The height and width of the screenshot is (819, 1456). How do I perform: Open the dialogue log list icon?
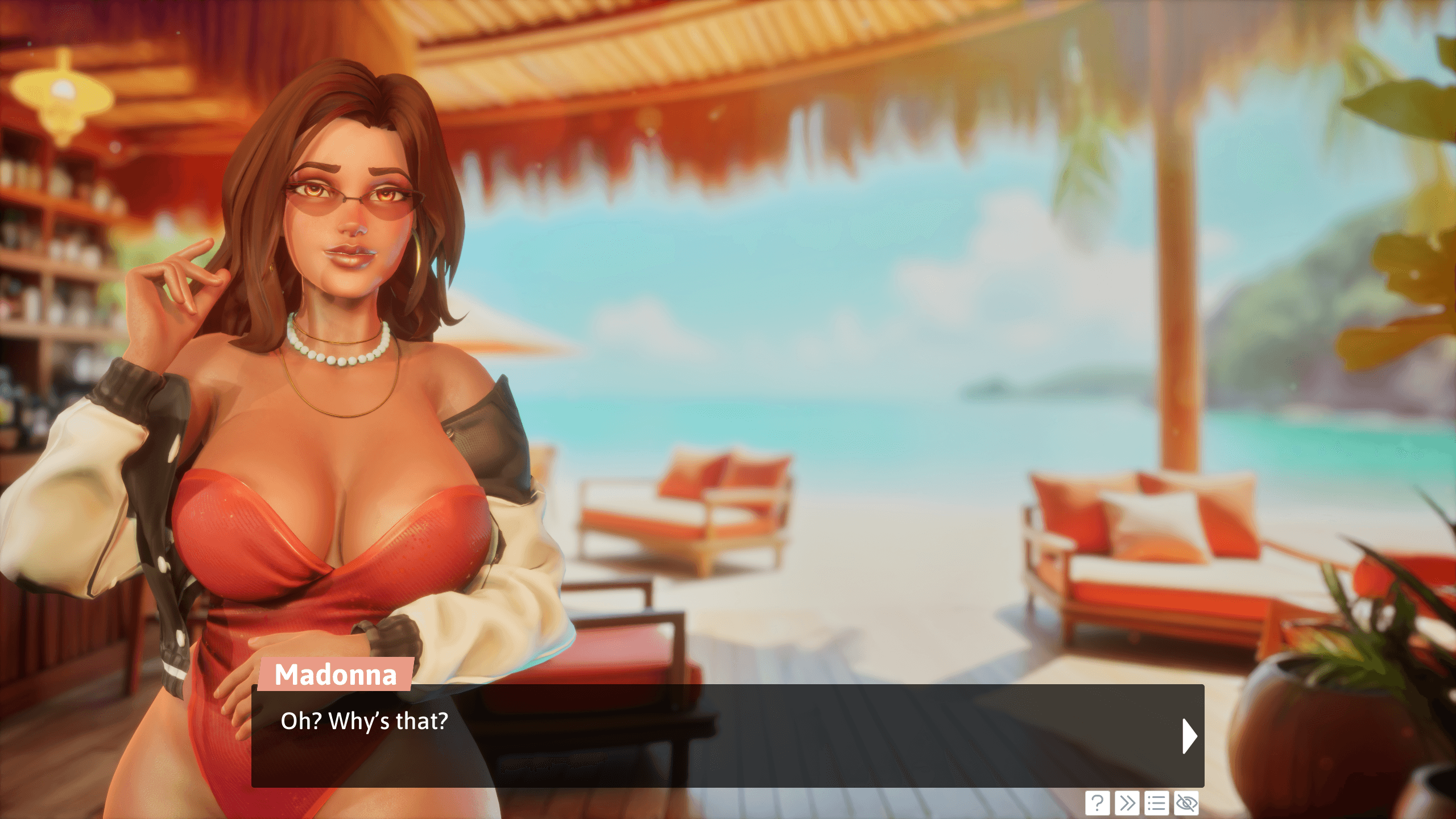pos(1156,803)
